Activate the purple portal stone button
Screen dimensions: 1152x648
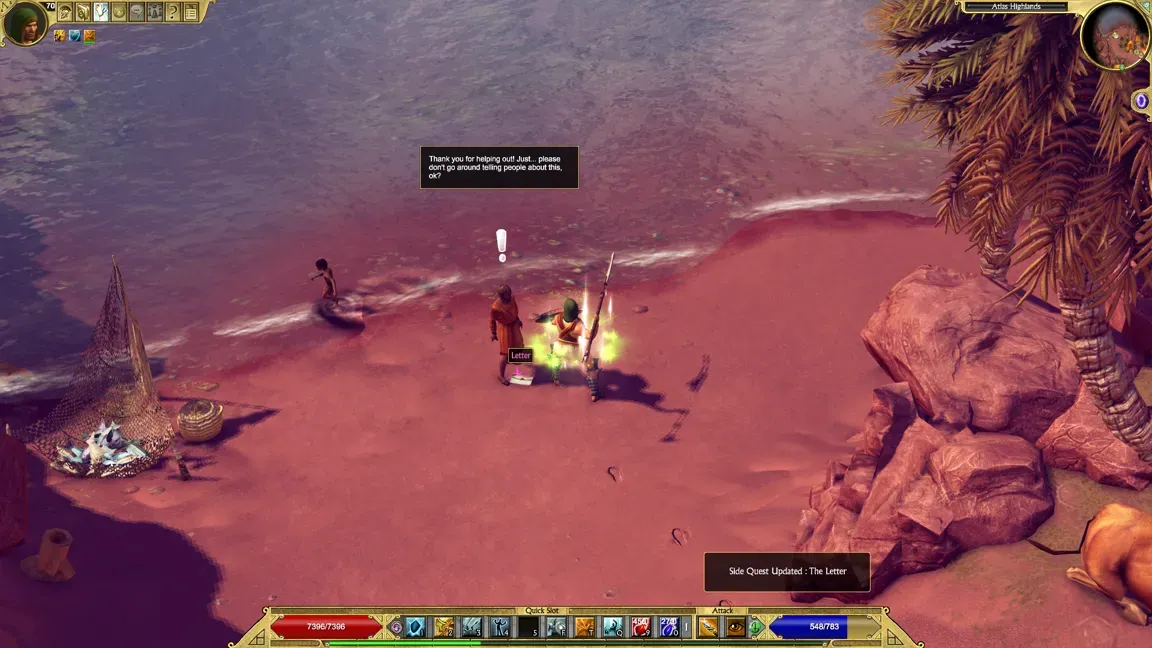point(1141,101)
